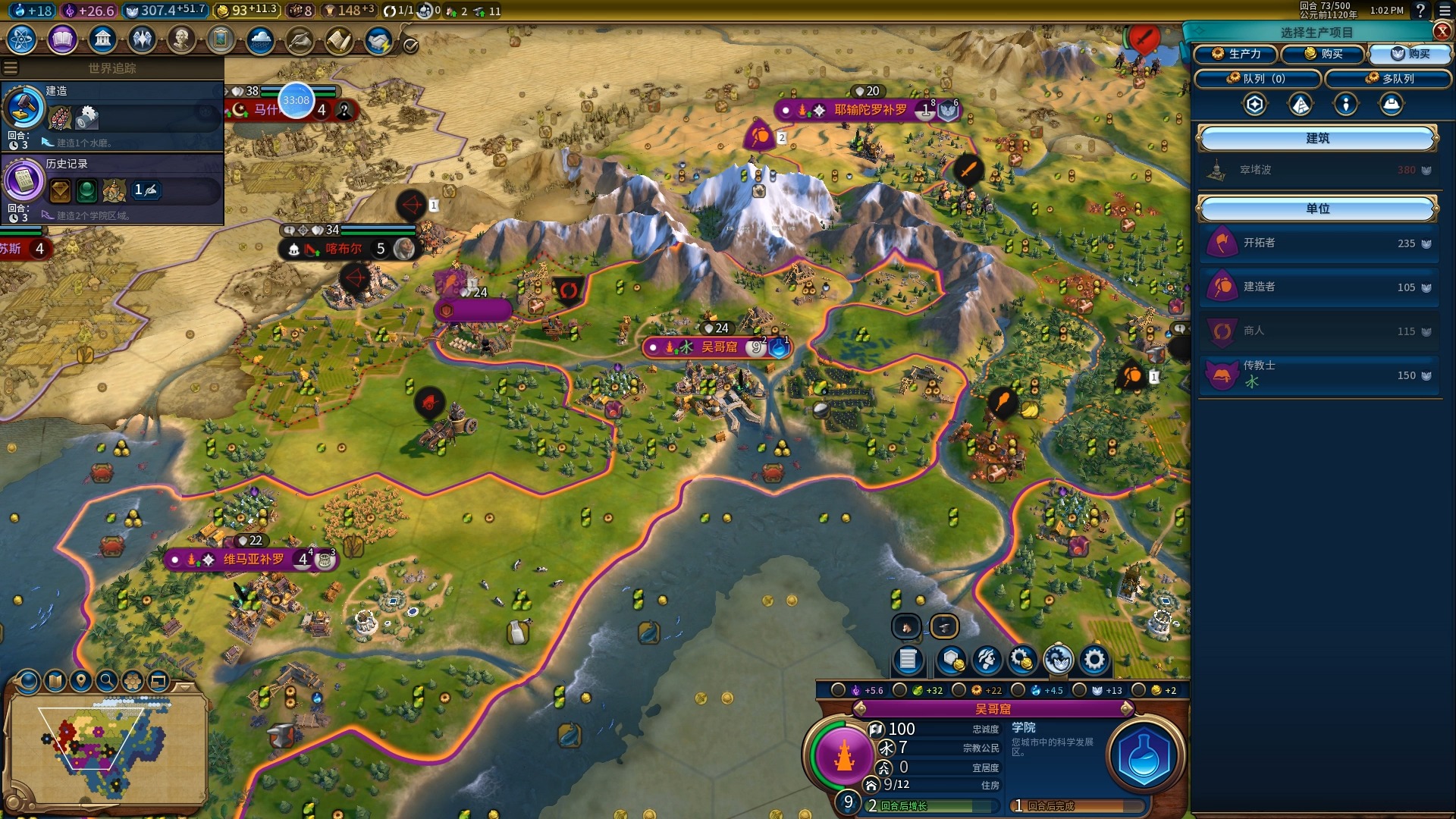Select the 多队列 multi-queue tab
Image resolution: width=1456 pixels, height=819 pixels.
pos(1389,79)
